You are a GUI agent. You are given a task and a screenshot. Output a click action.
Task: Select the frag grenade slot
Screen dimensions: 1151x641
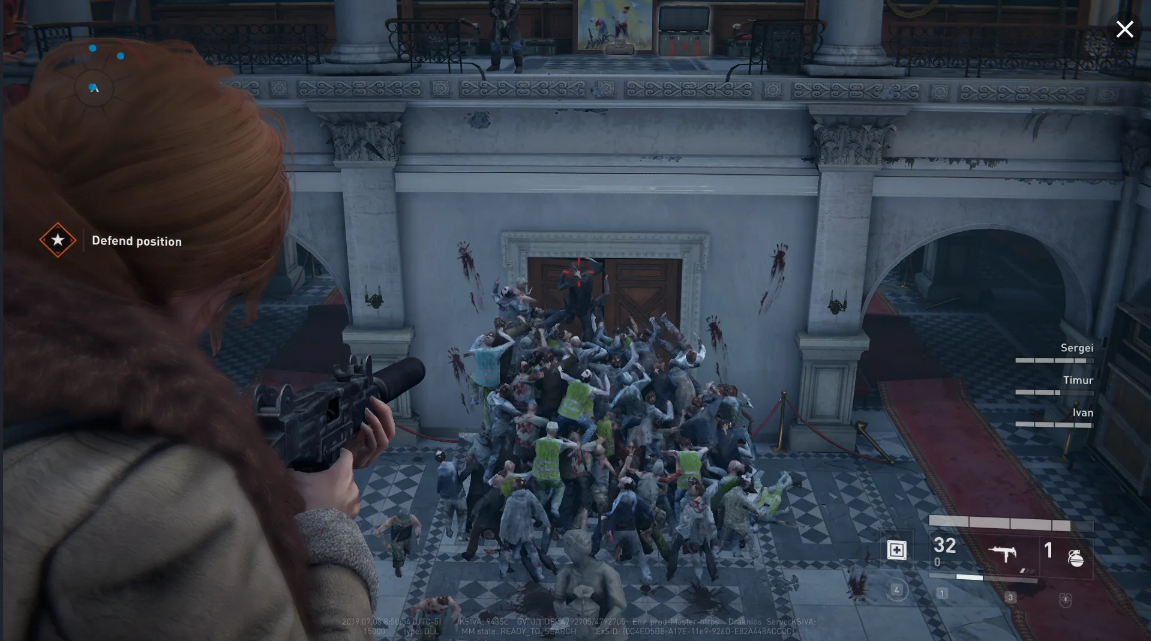(1076, 556)
